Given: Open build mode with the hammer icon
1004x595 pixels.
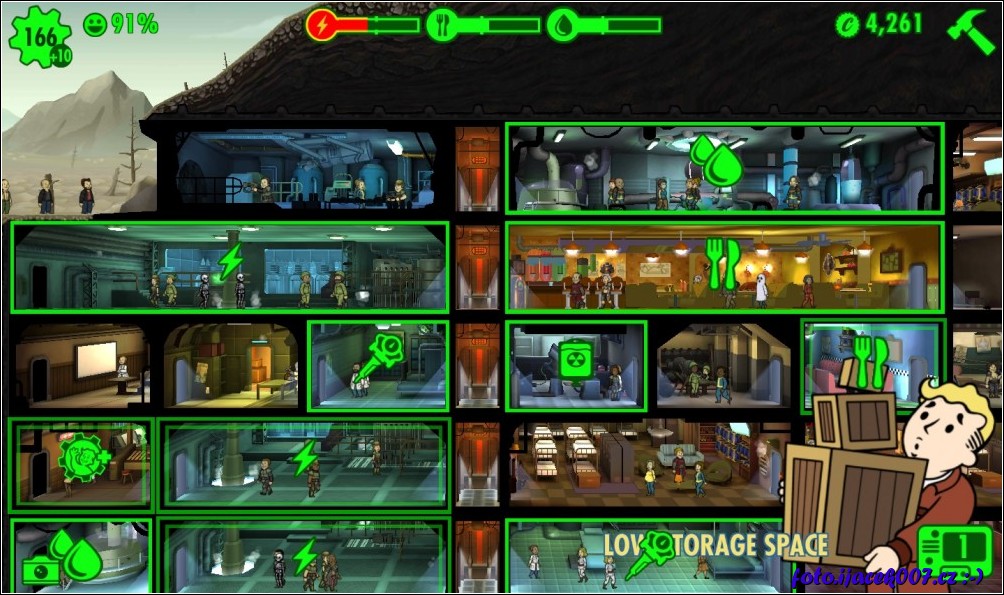Looking at the screenshot, I should click(970, 32).
